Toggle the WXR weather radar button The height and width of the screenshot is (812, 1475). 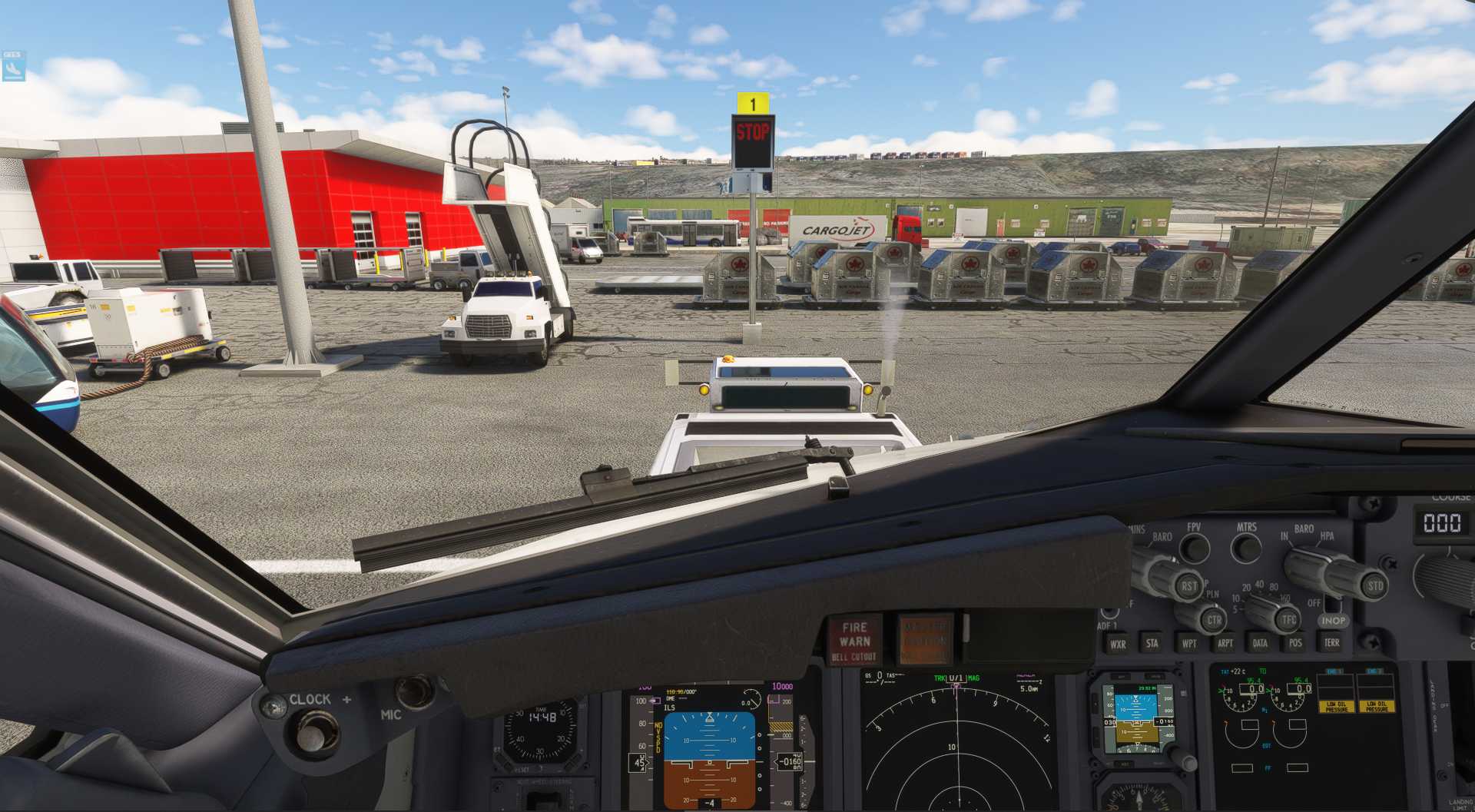pyautogui.click(x=1117, y=644)
